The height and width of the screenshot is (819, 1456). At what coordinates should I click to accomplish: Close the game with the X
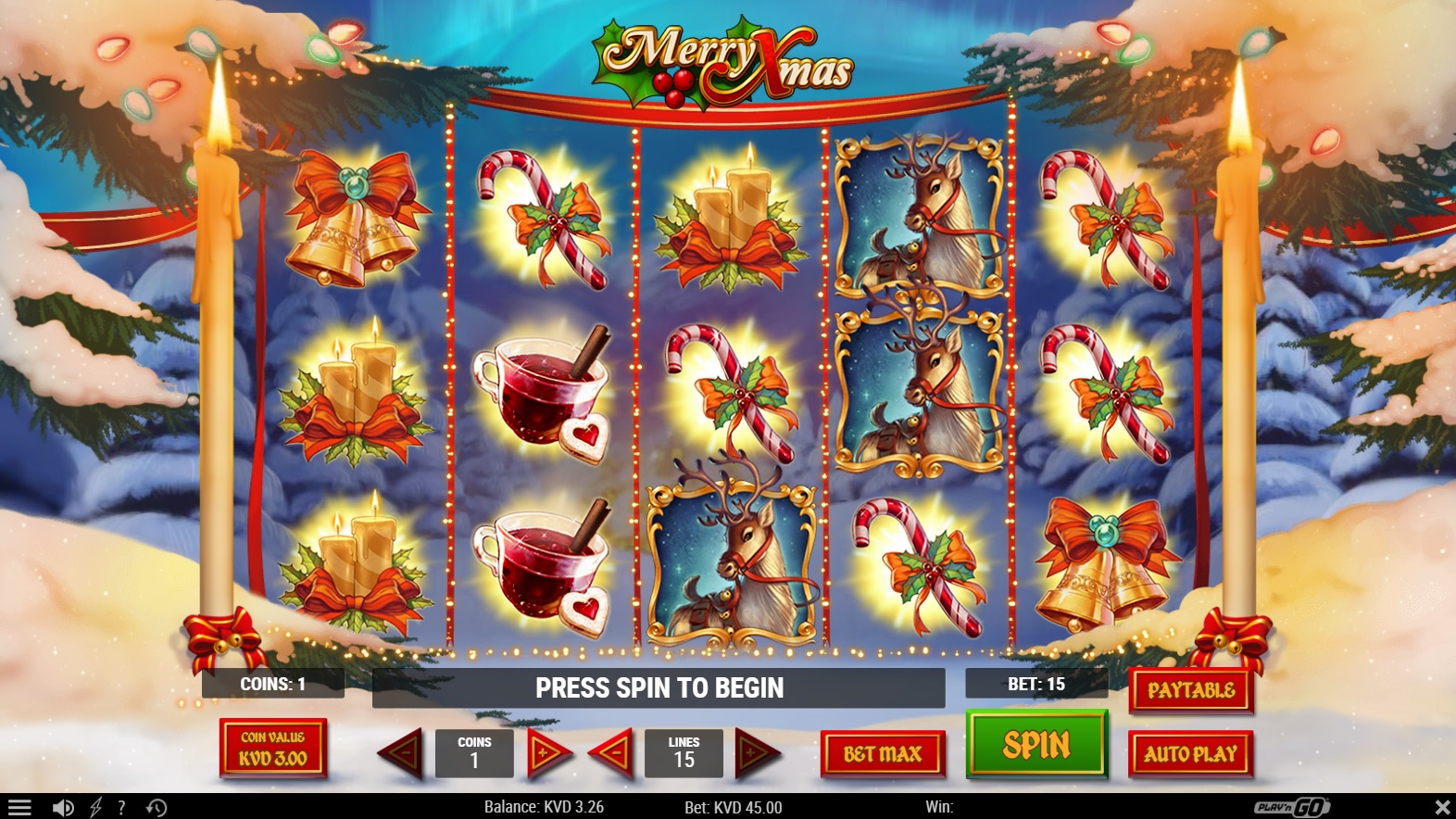click(1442, 808)
